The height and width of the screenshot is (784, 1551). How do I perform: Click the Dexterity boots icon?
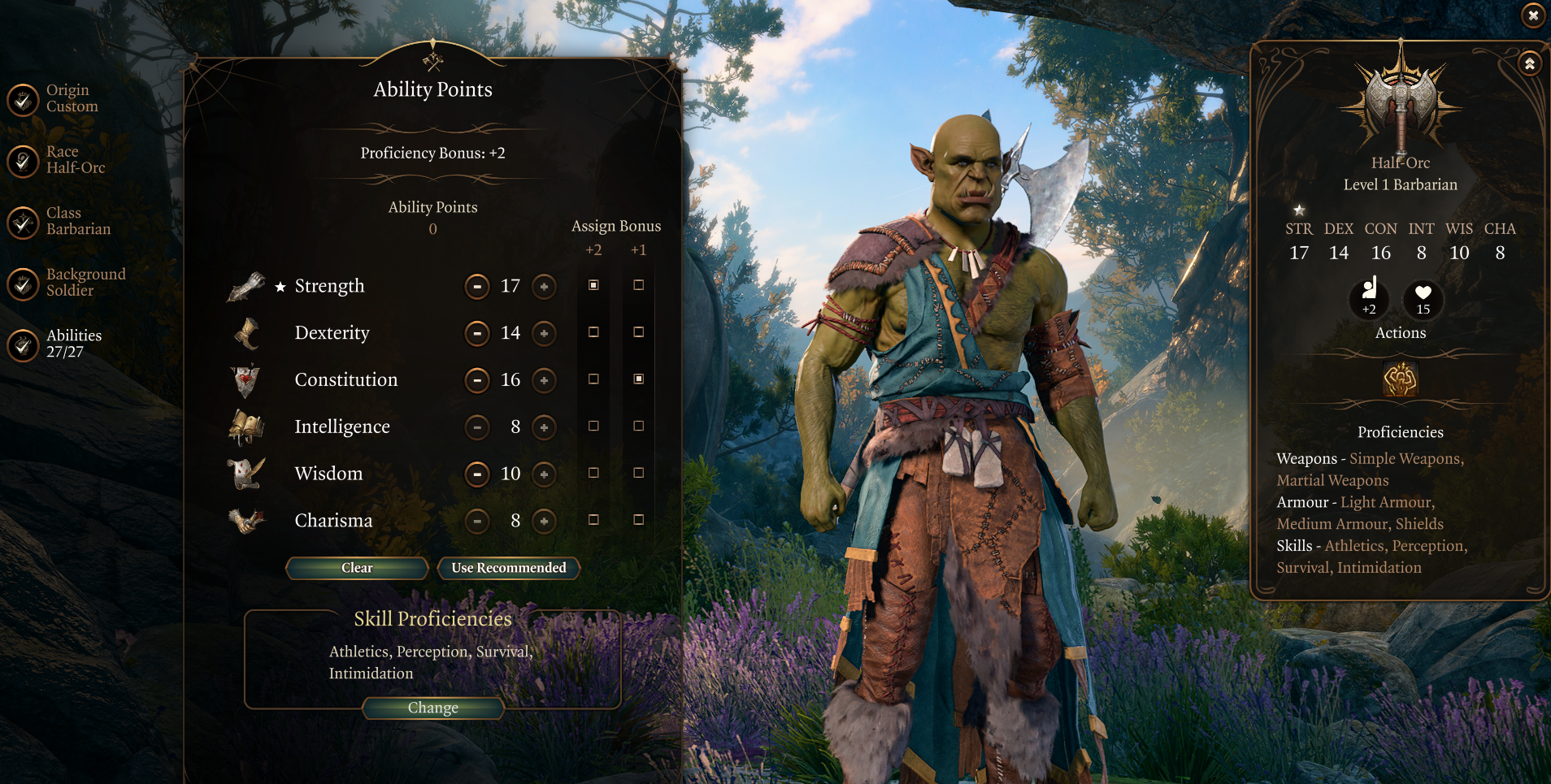coord(246,333)
